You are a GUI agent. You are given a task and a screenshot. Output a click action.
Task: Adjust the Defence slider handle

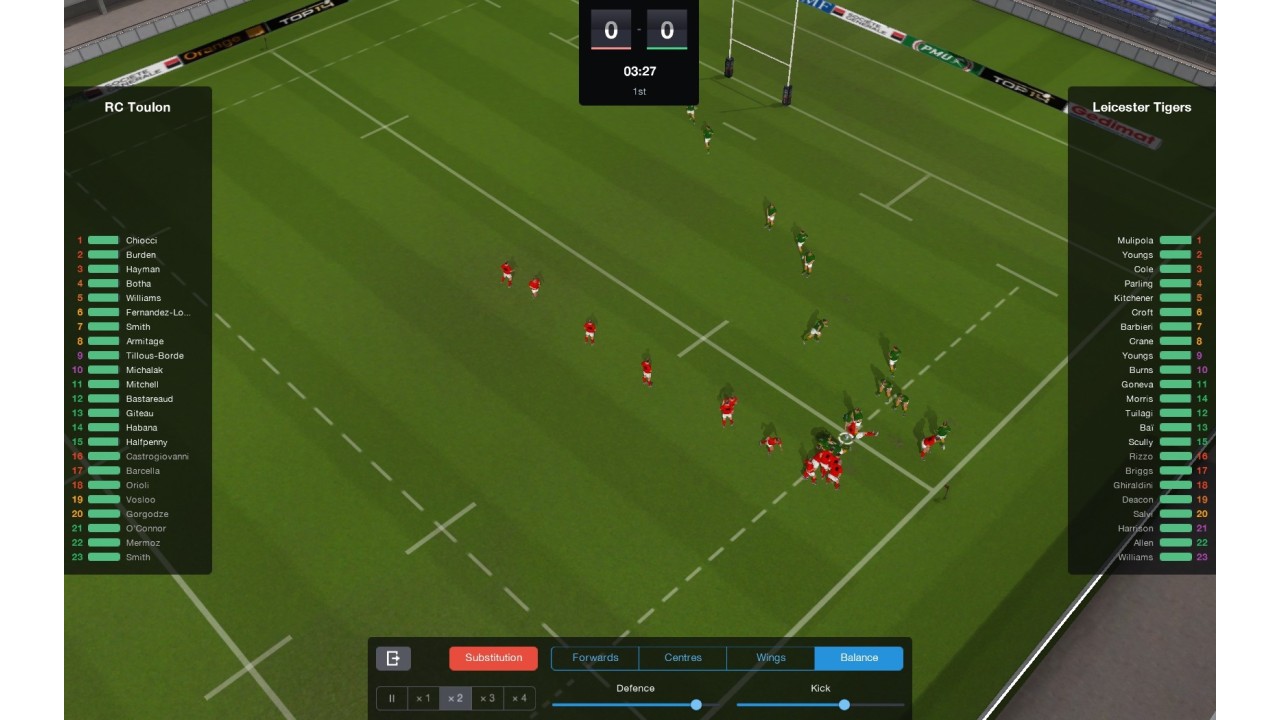pos(696,705)
